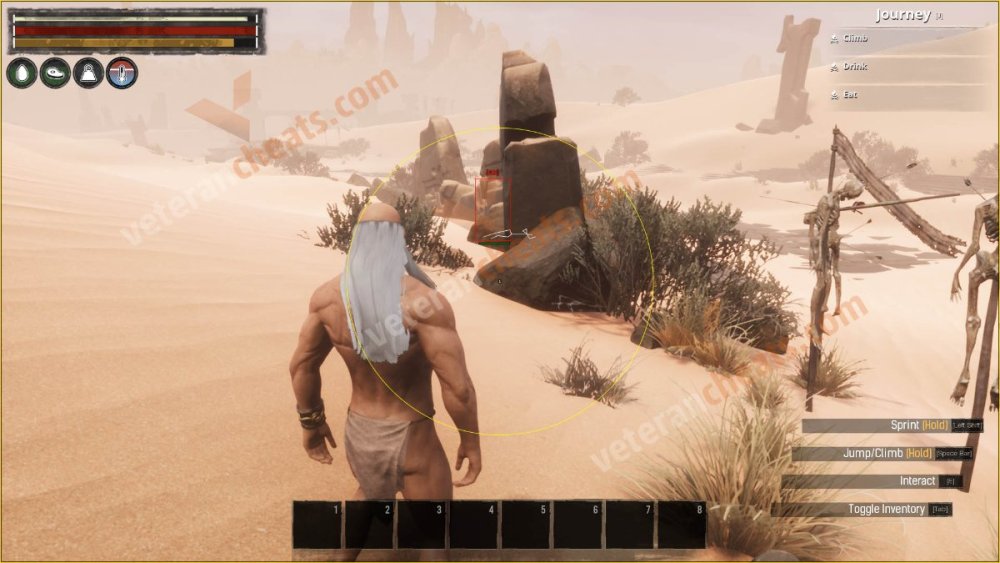Click the water drop thirst status icon
The height and width of the screenshot is (563, 1000).
(21, 73)
